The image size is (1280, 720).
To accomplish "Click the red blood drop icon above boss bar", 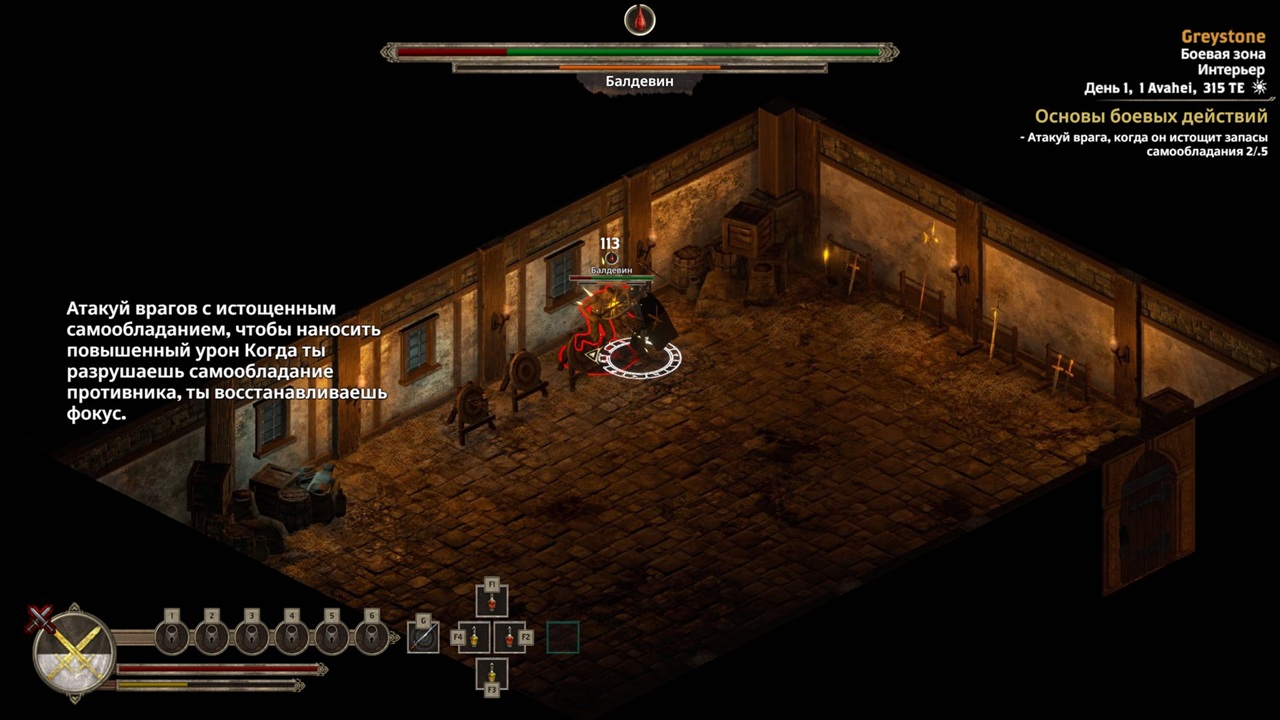I will point(640,19).
